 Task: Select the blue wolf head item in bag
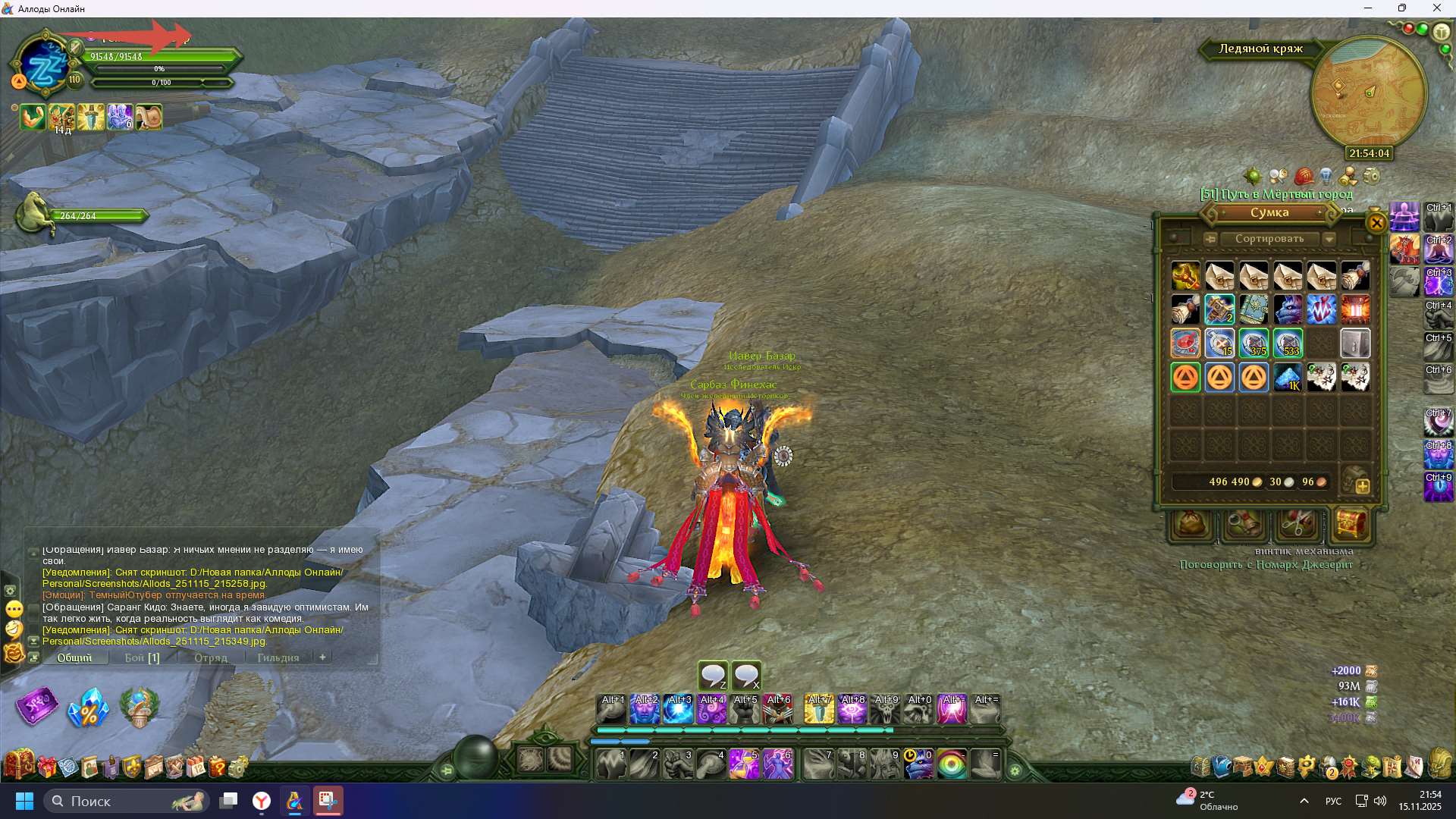(1287, 309)
